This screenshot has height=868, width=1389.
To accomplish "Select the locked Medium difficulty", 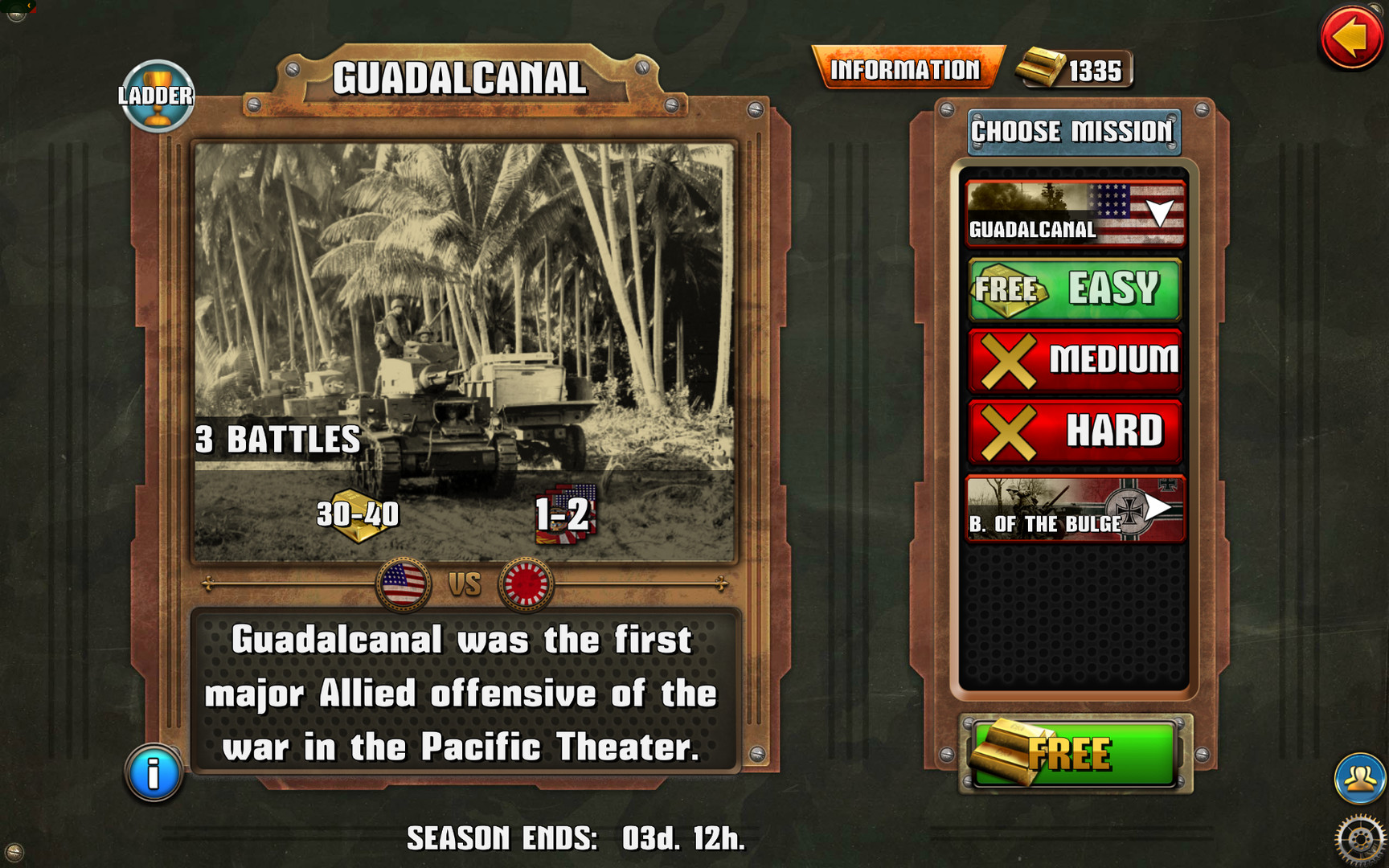I will [1075, 360].
